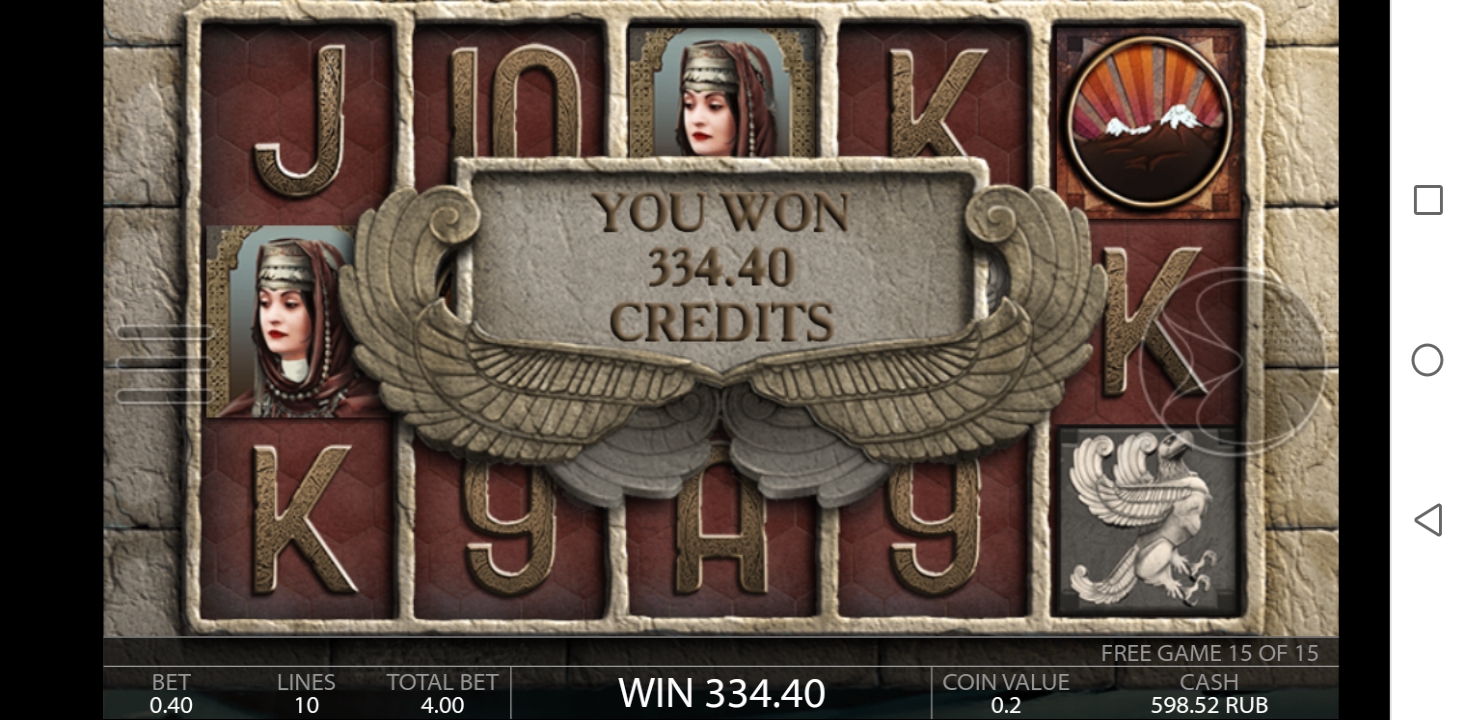This screenshot has width=1466, height=720.
Task: Tap the Android recent apps square button
Action: [x=1426, y=201]
